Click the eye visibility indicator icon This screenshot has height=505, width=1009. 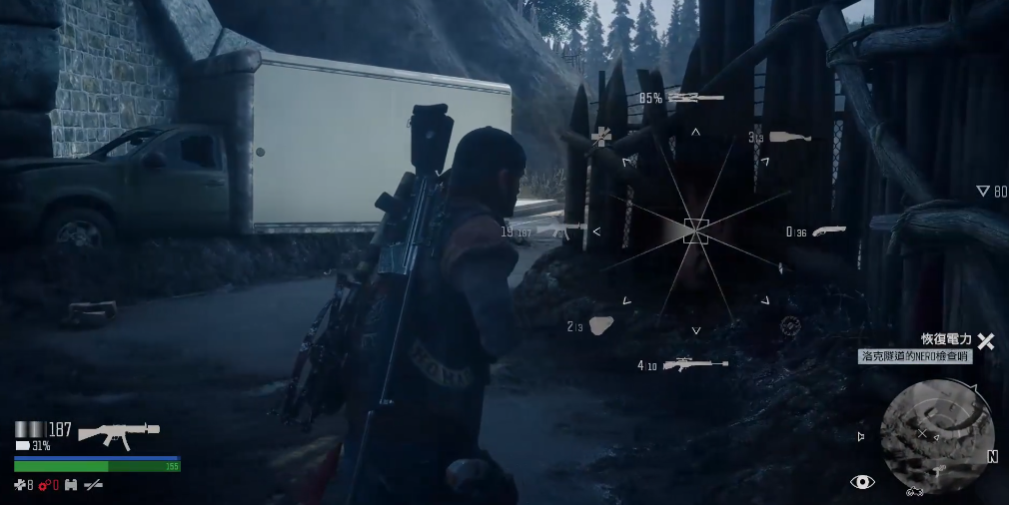862,482
